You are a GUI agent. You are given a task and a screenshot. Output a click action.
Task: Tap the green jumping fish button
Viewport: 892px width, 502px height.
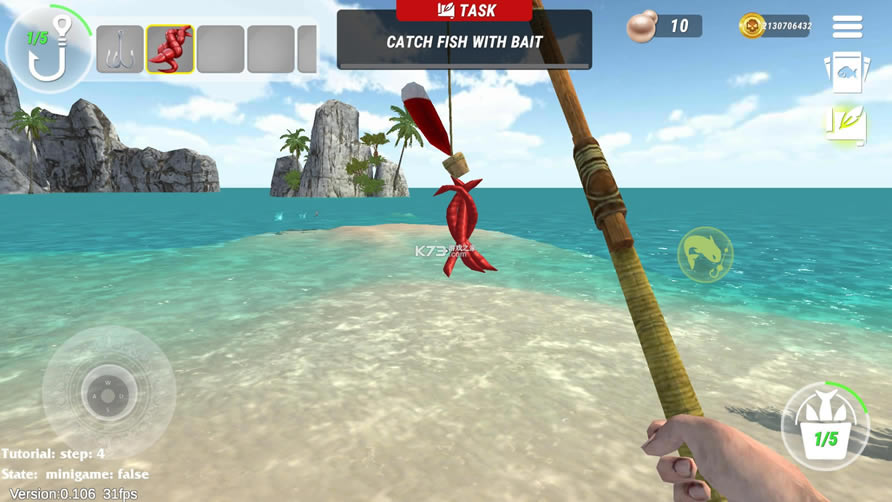[x=705, y=255]
